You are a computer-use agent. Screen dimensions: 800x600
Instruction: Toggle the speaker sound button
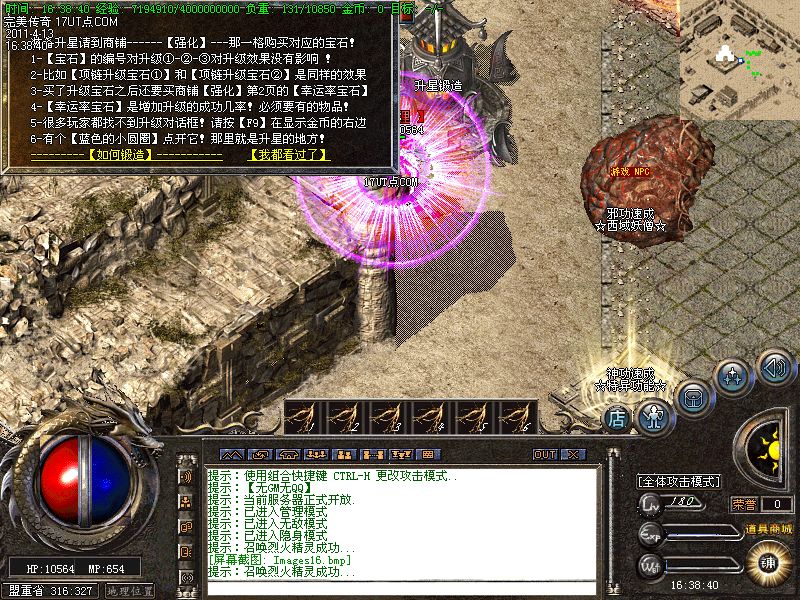pyautogui.click(x=773, y=366)
